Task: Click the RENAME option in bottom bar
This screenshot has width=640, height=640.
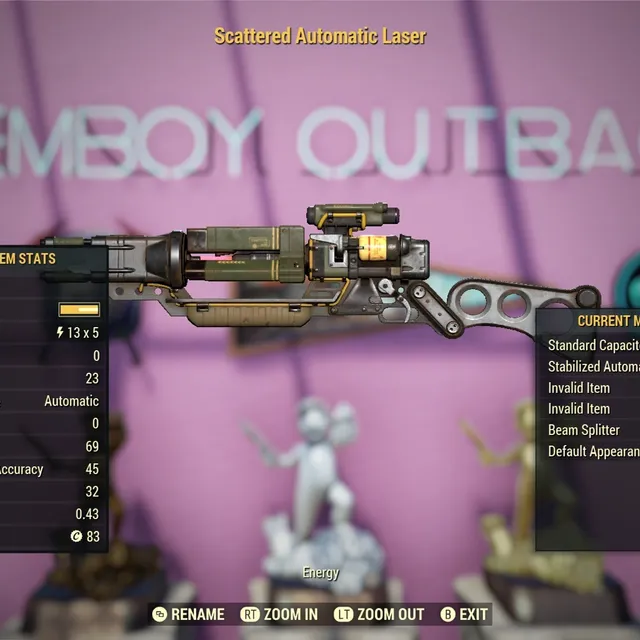Action: tap(188, 614)
